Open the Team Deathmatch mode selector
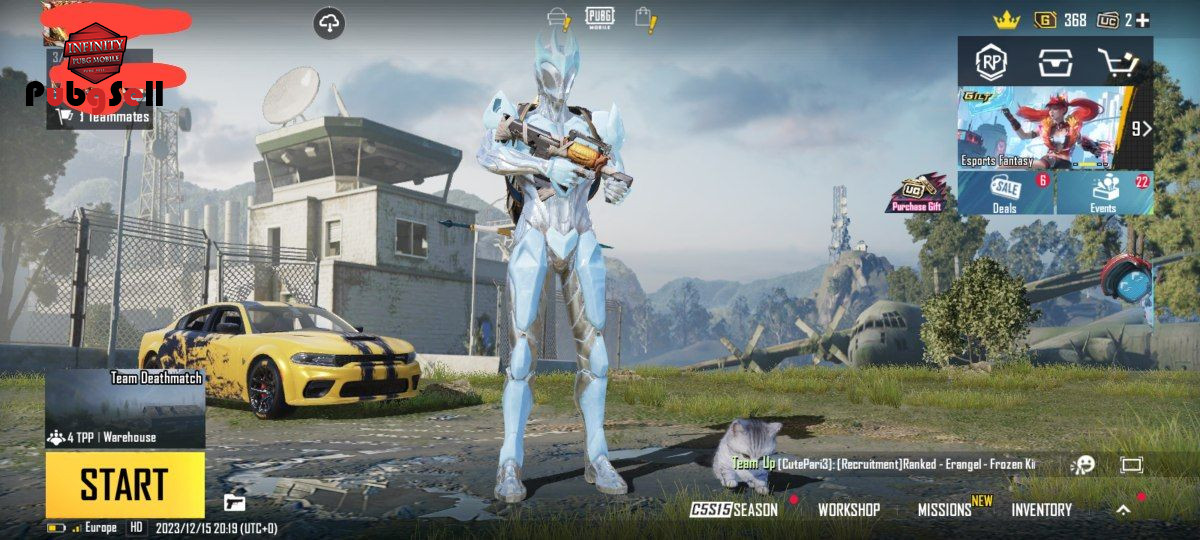 point(125,407)
